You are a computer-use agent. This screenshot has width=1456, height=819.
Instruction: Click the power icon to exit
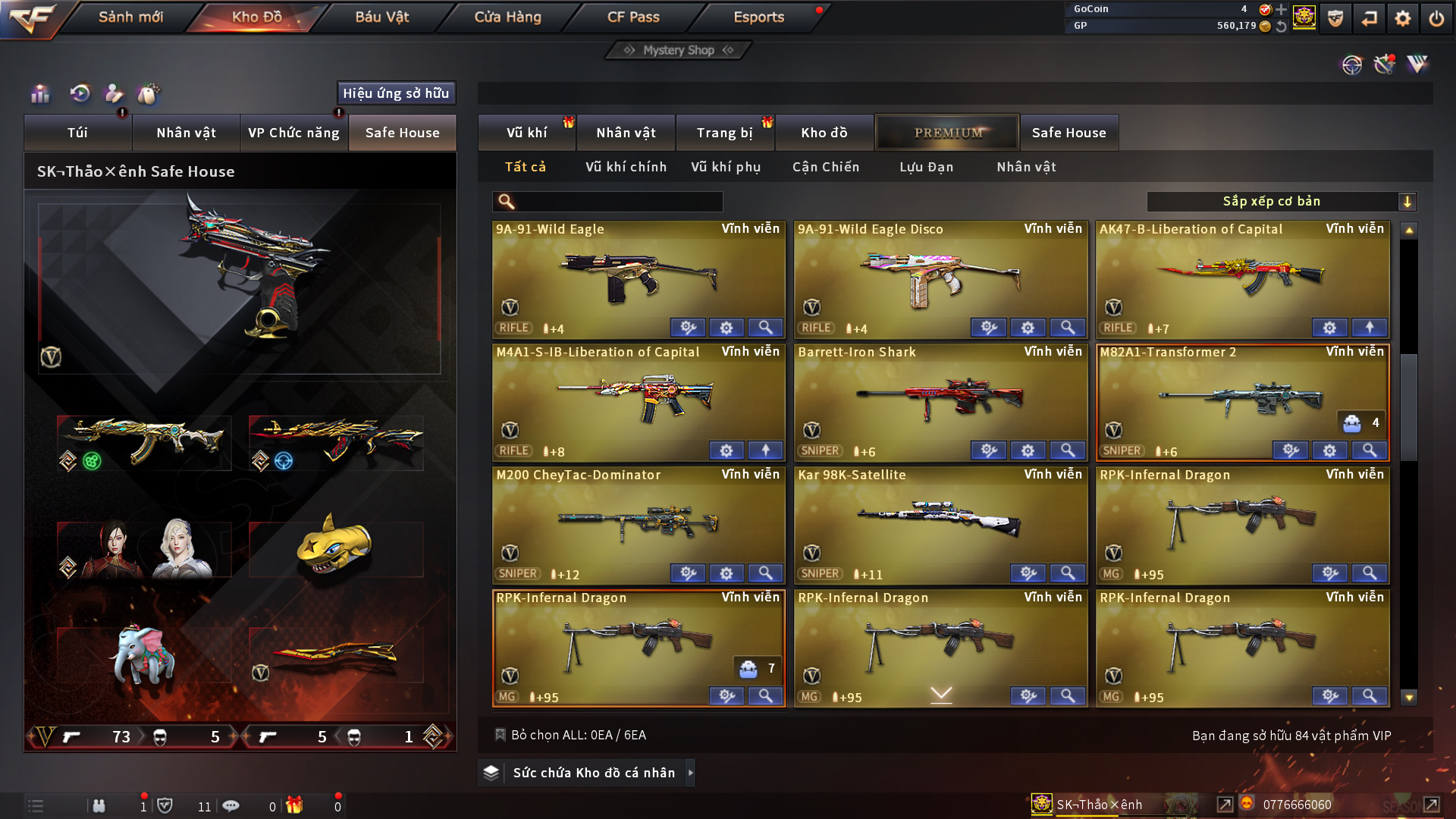pos(1436,18)
